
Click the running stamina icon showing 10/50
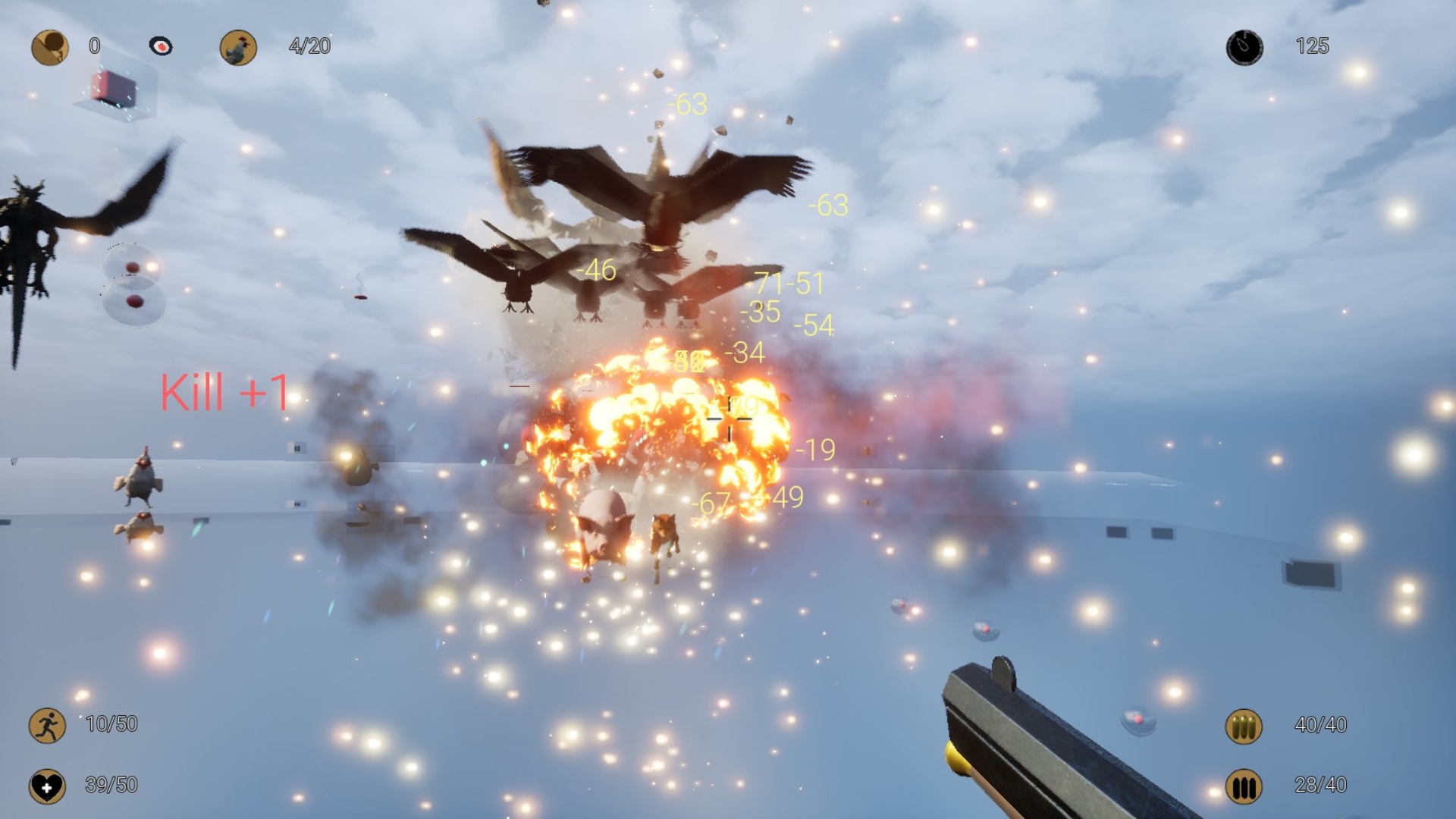click(x=49, y=725)
